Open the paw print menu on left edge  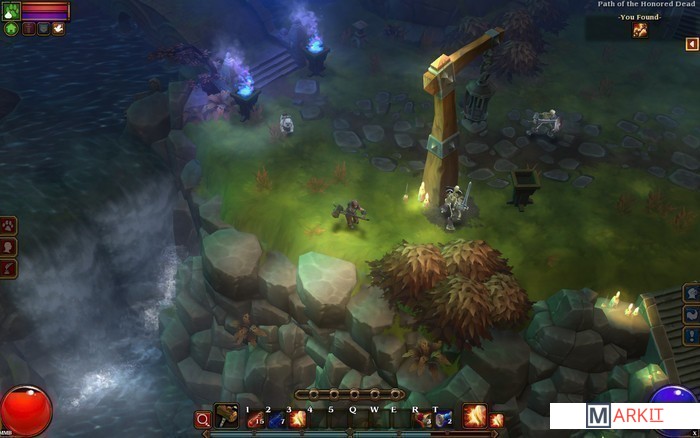[9, 225]
